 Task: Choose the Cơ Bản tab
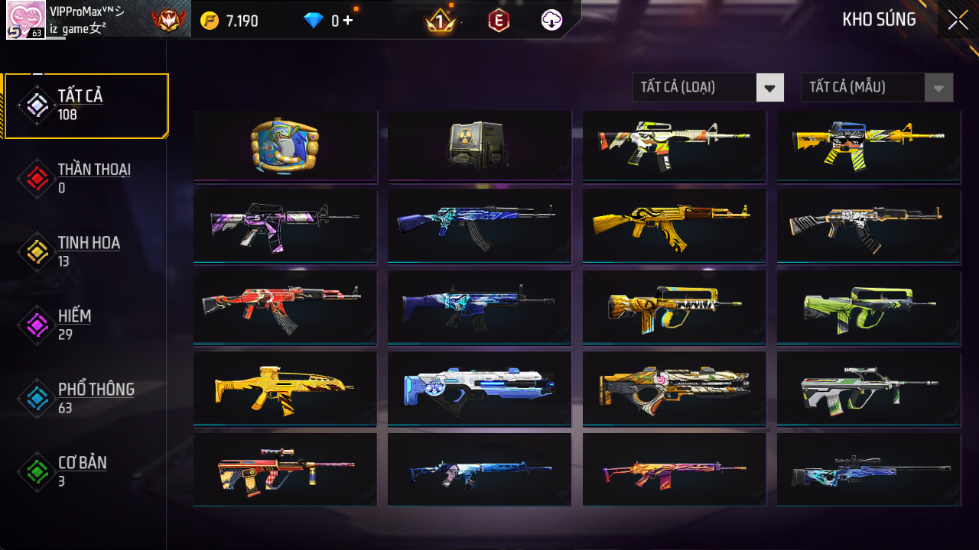pos(85,470)
